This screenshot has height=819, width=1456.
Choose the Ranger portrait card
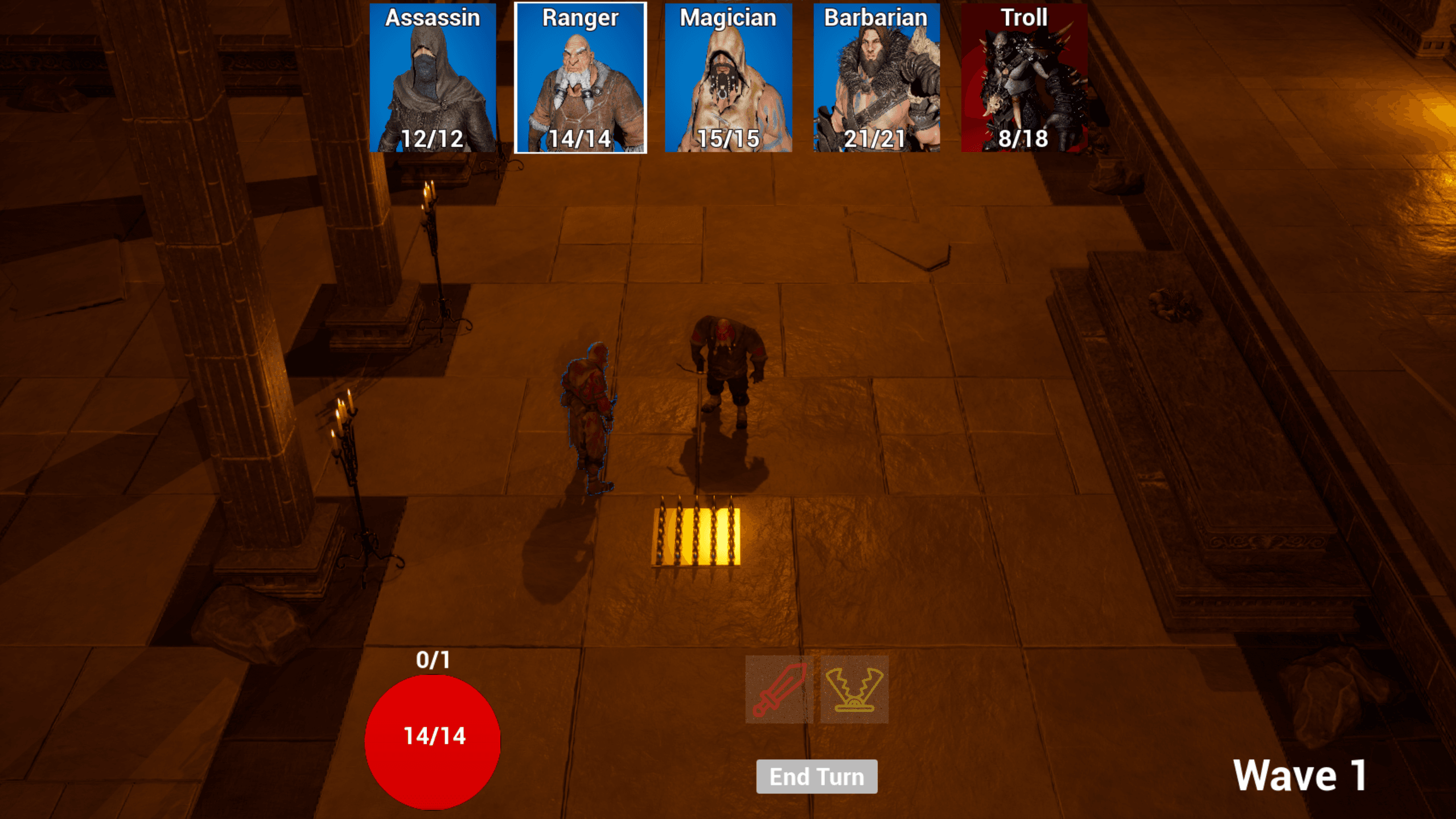(x=580, y=78)
